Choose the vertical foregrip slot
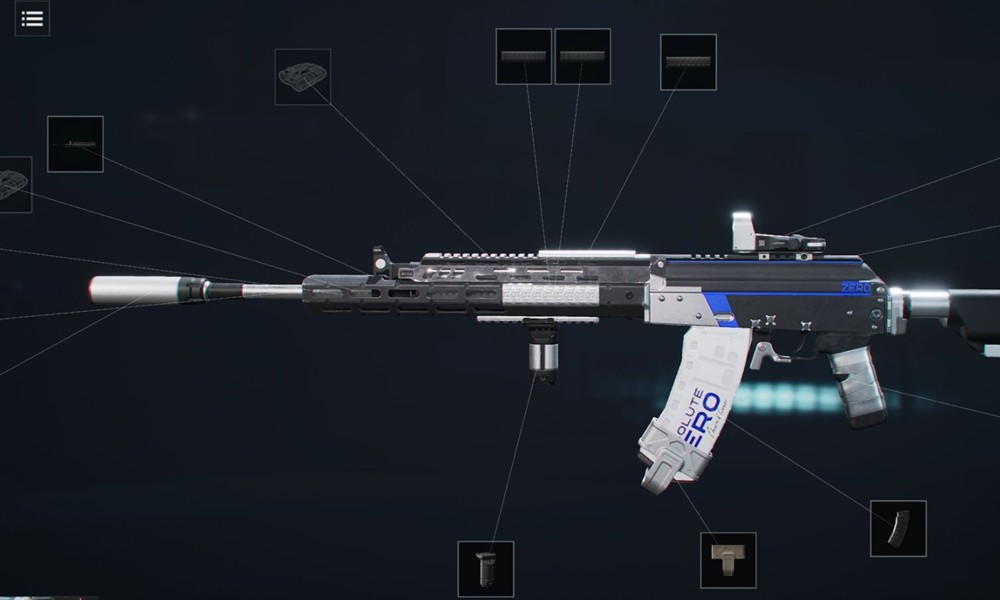 click(x=486, y=569)
